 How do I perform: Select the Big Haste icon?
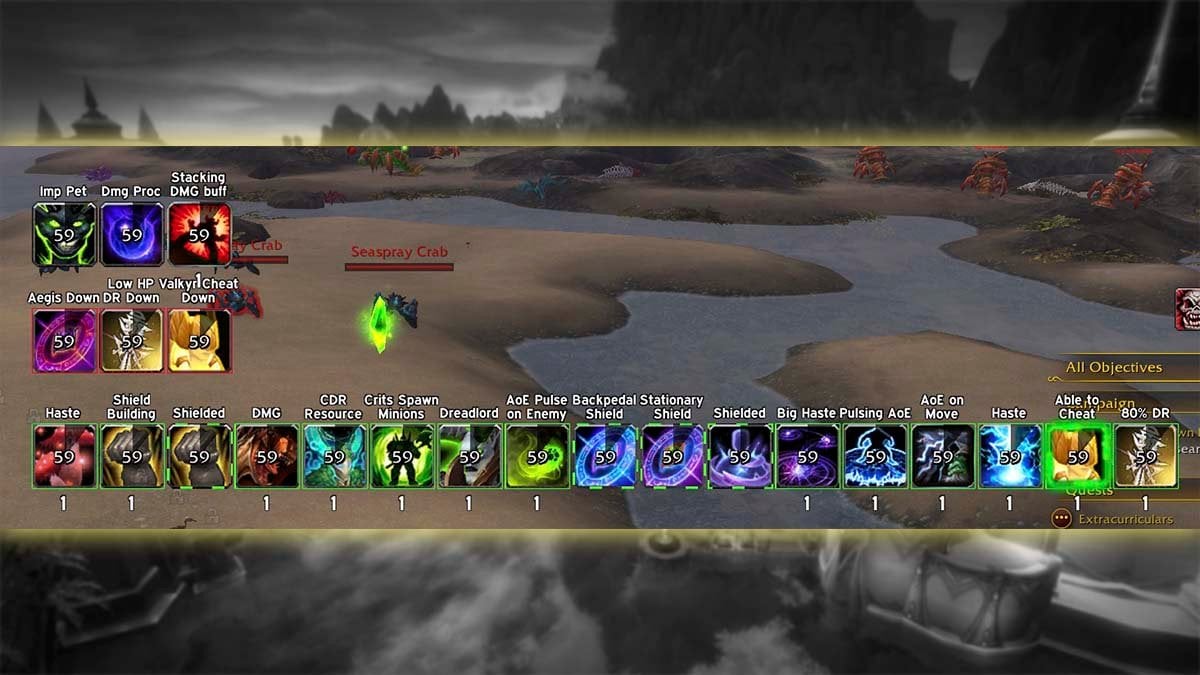[807, 456]
